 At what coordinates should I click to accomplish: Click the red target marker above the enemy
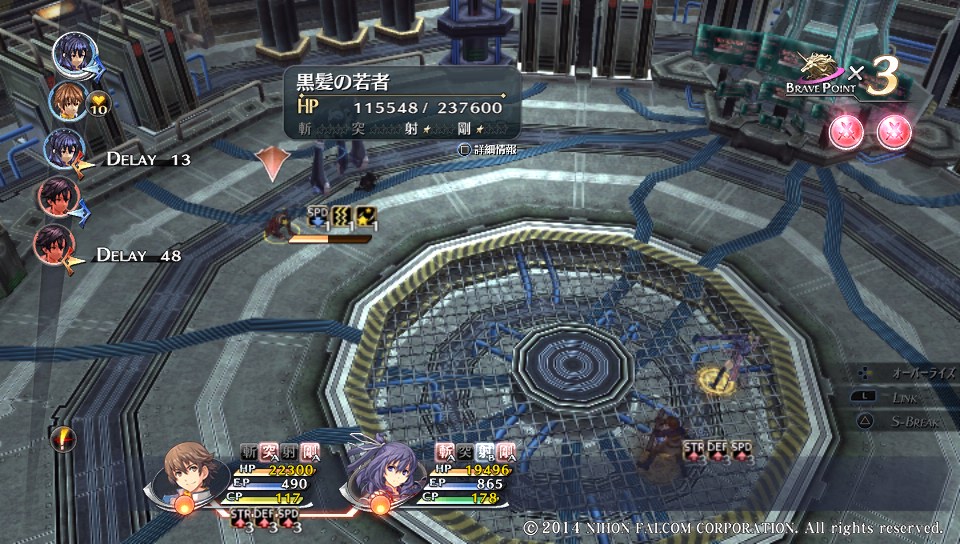pos(272,163)
